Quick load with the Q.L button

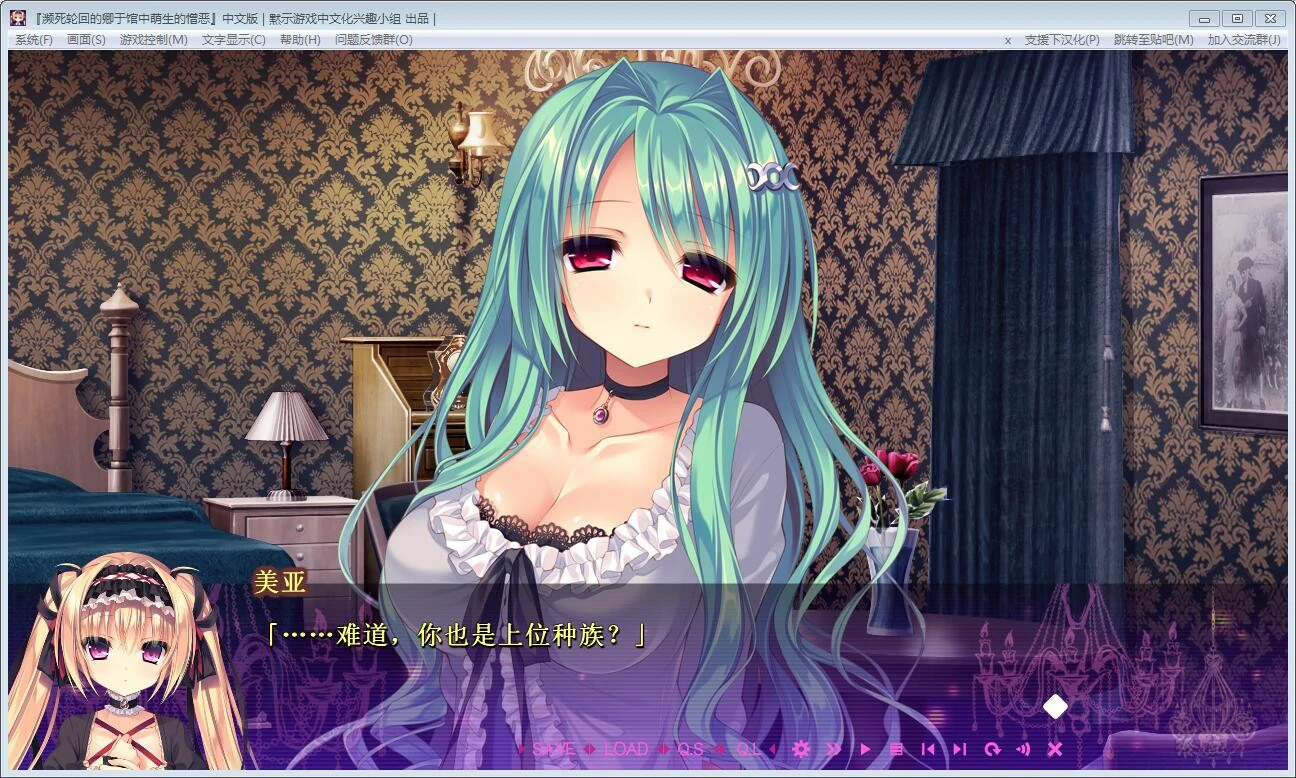click(x=748, y=749)
